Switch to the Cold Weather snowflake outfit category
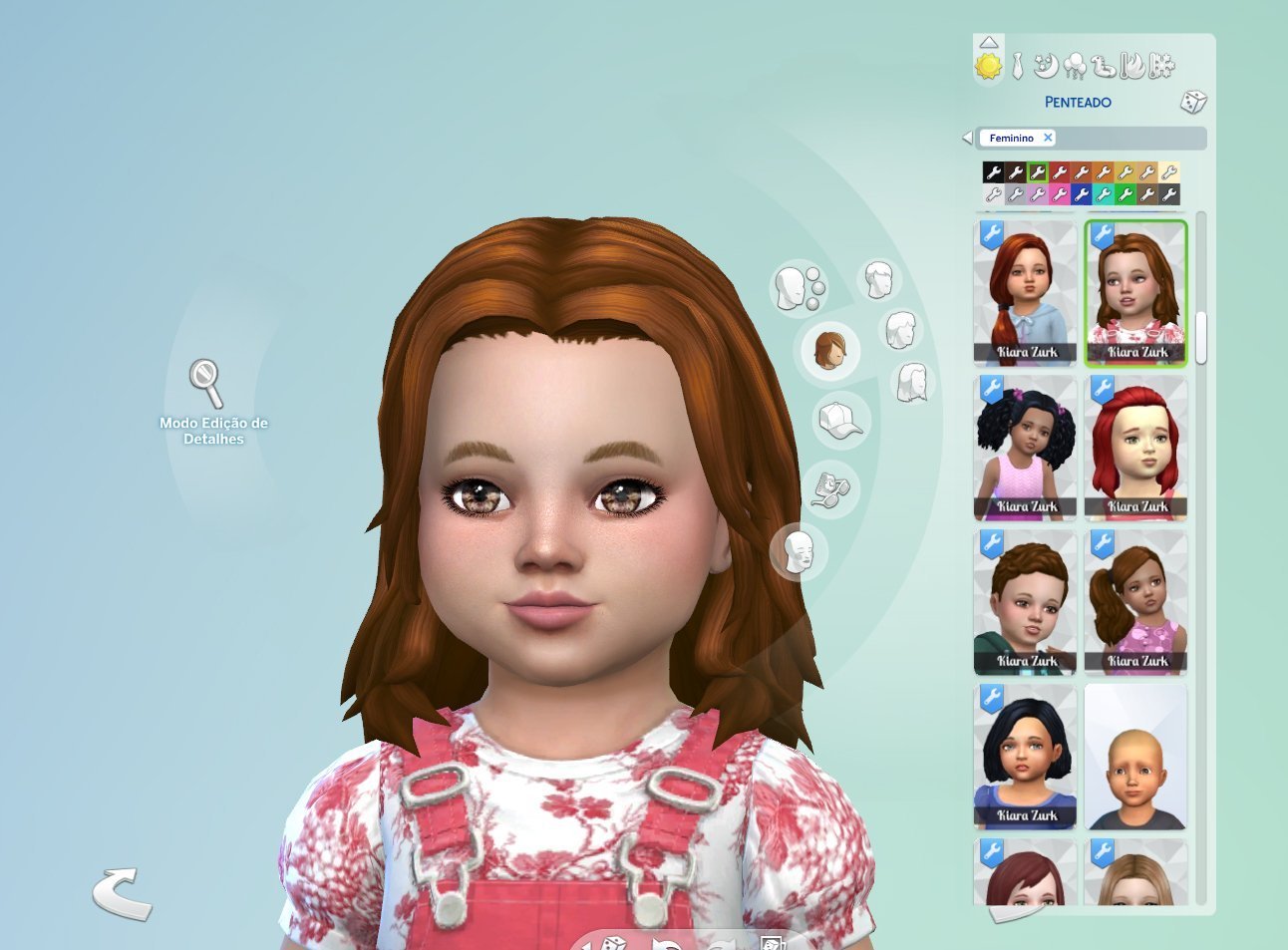 point(1161,66)
